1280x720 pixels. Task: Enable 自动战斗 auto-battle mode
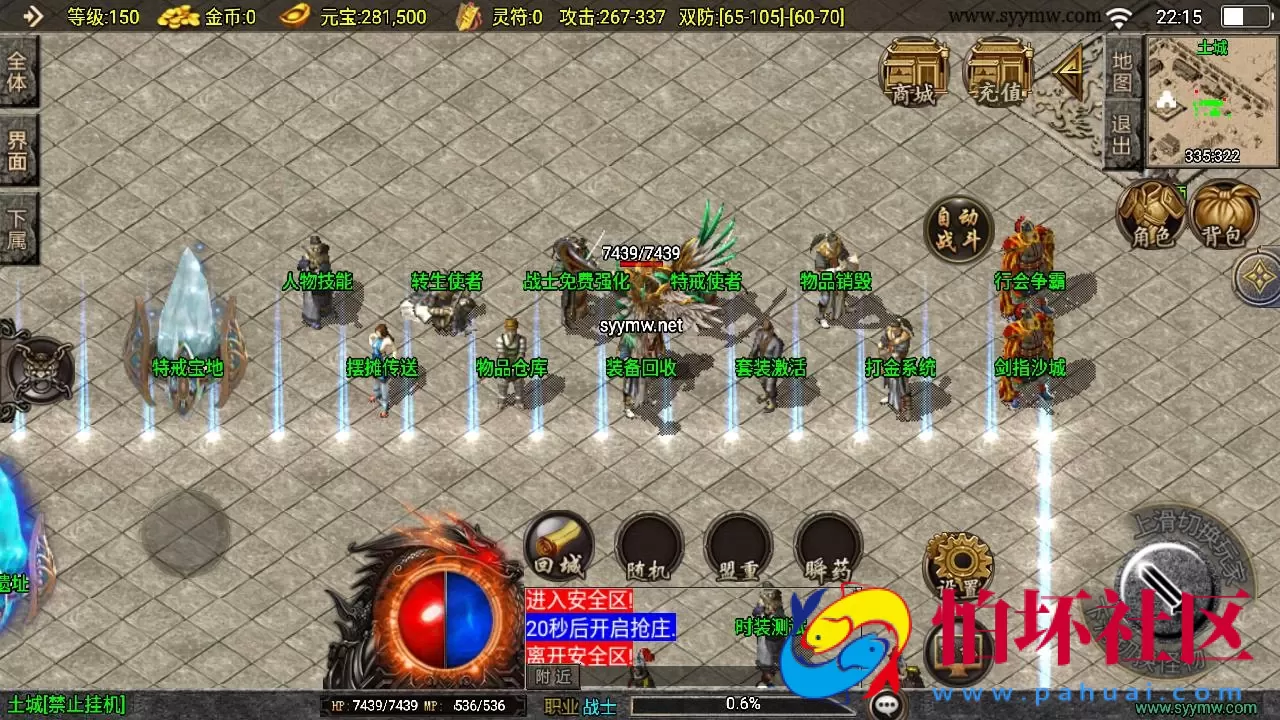coord(957,229)
